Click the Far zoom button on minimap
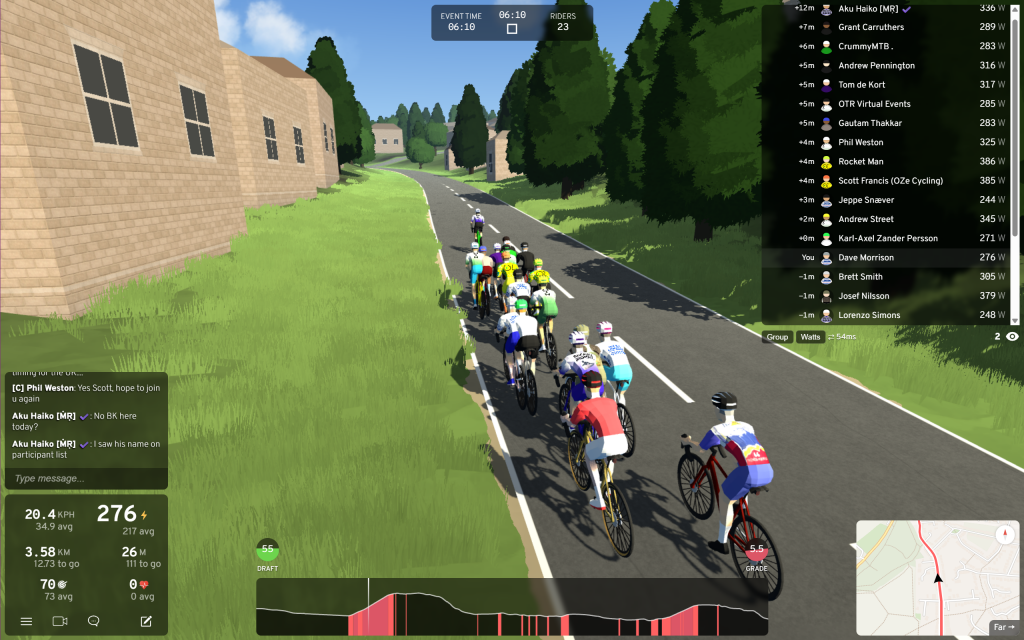This screenshot has width=1024, height=640. (1003, 628)
